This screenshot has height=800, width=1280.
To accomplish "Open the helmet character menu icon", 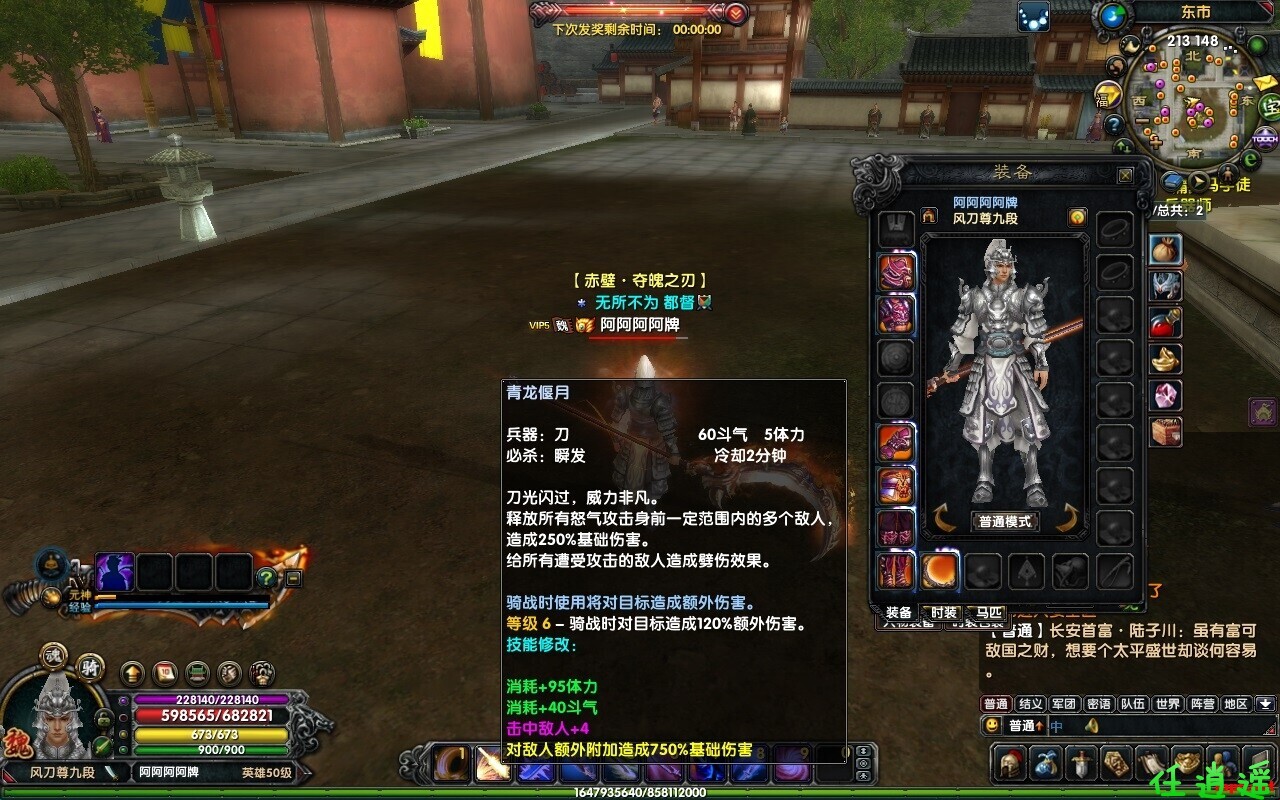I will (1010, 763).
